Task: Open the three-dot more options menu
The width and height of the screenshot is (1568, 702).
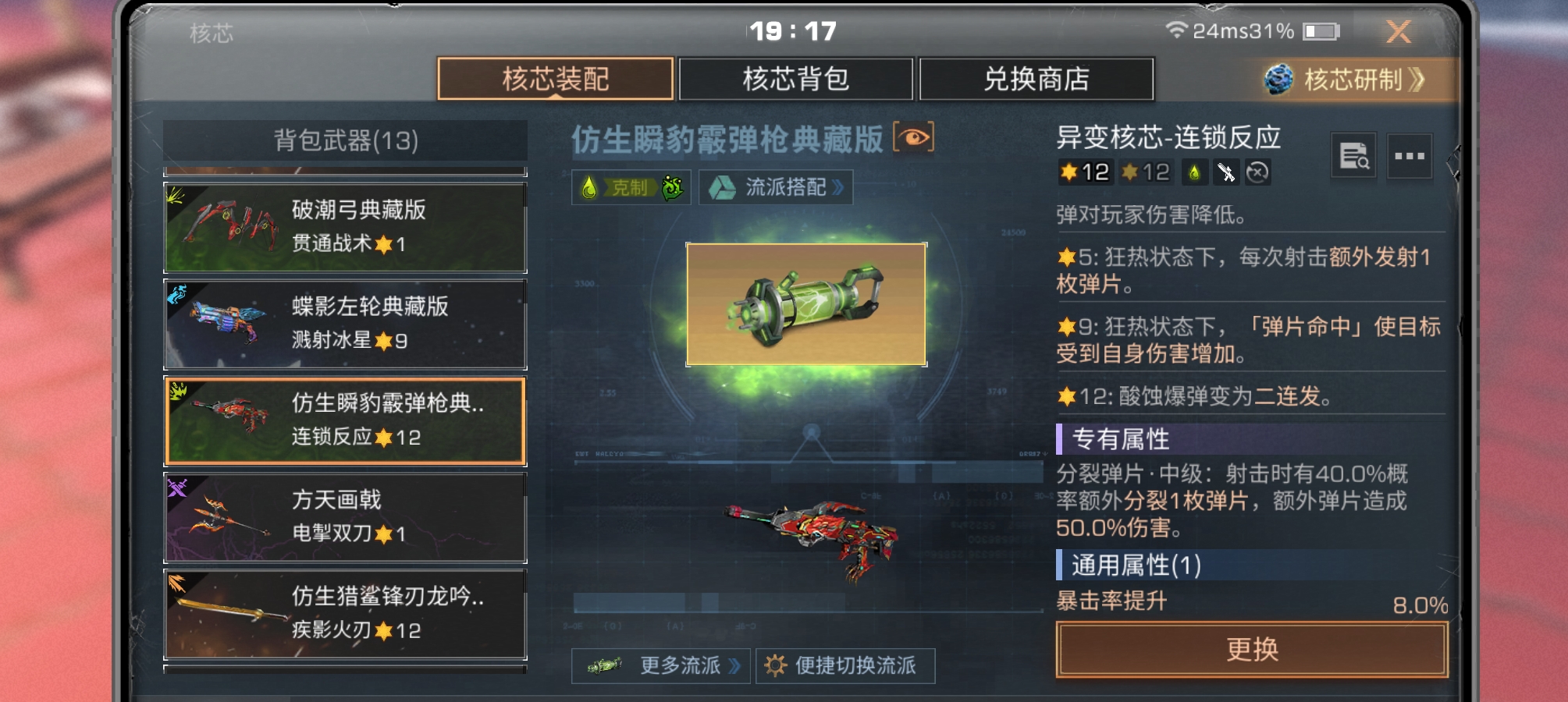Action: [x=1409, y=155]
